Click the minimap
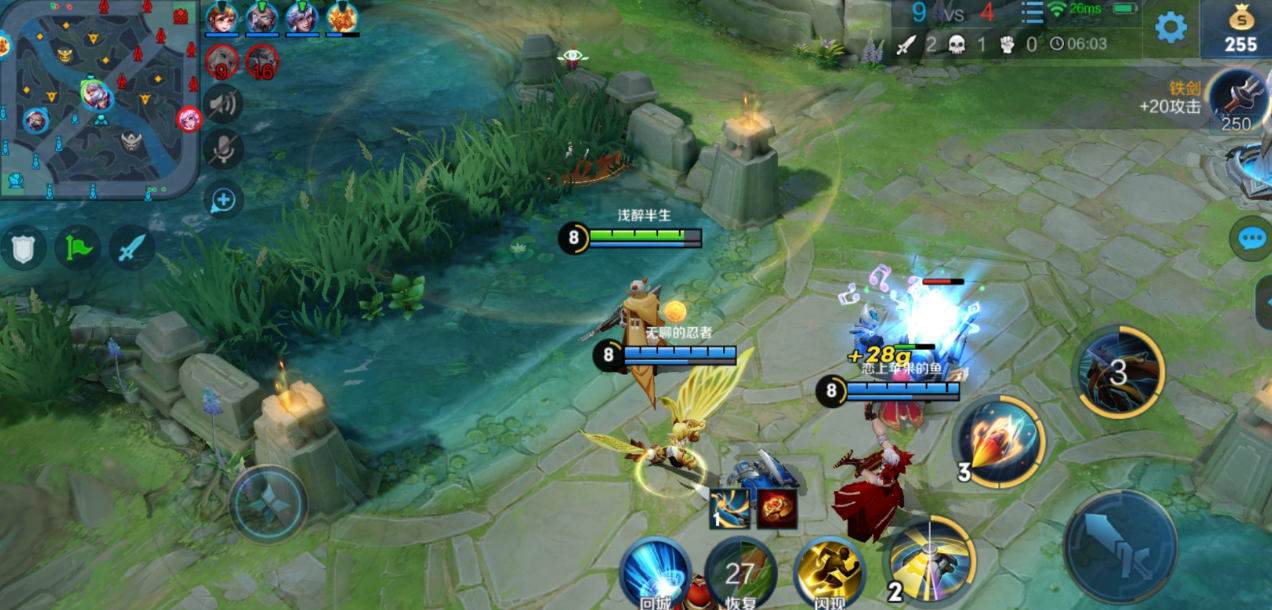1272x610 pixels. (x=98, y=100)
